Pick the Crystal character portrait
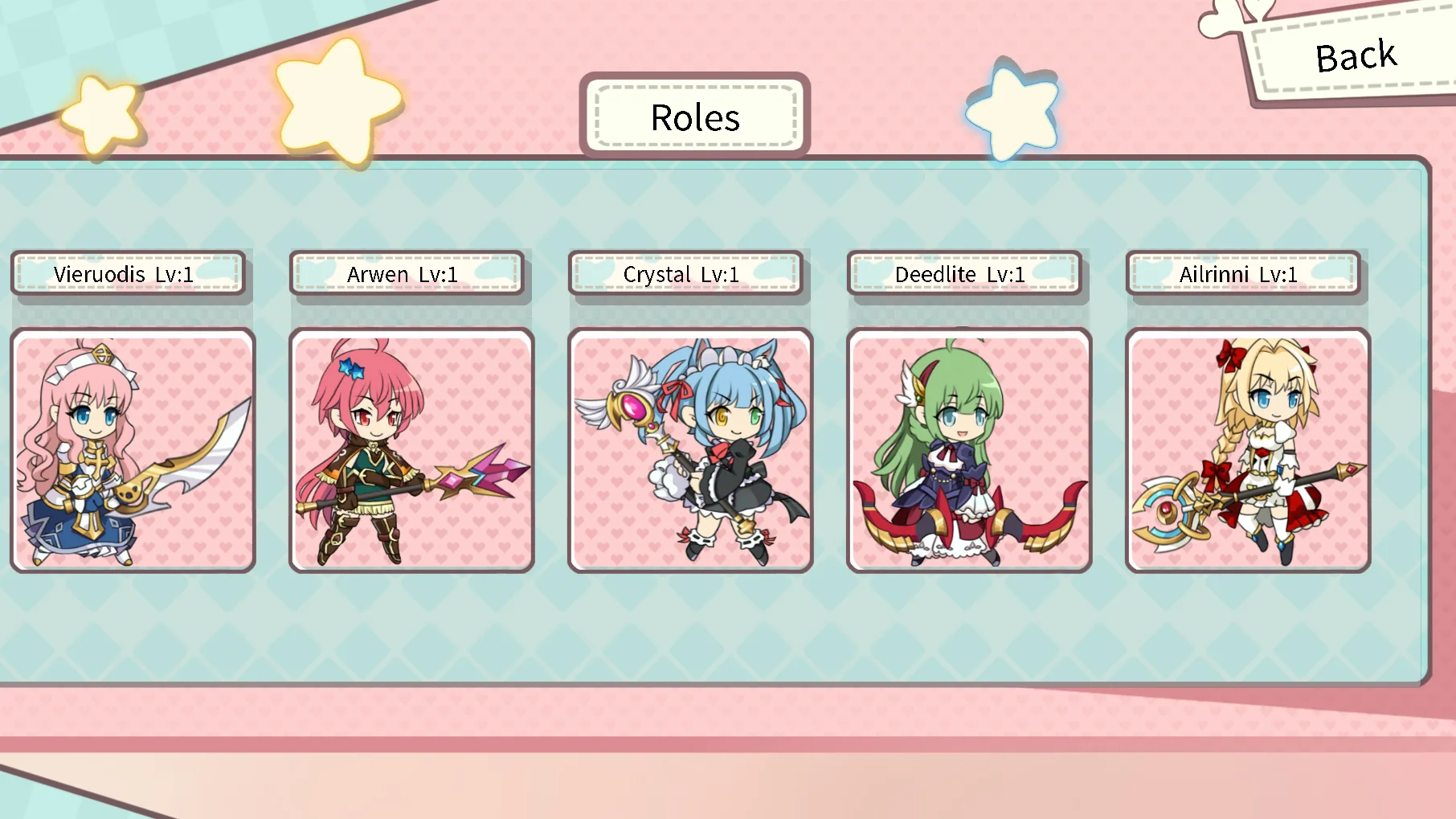 coord(690,450)
